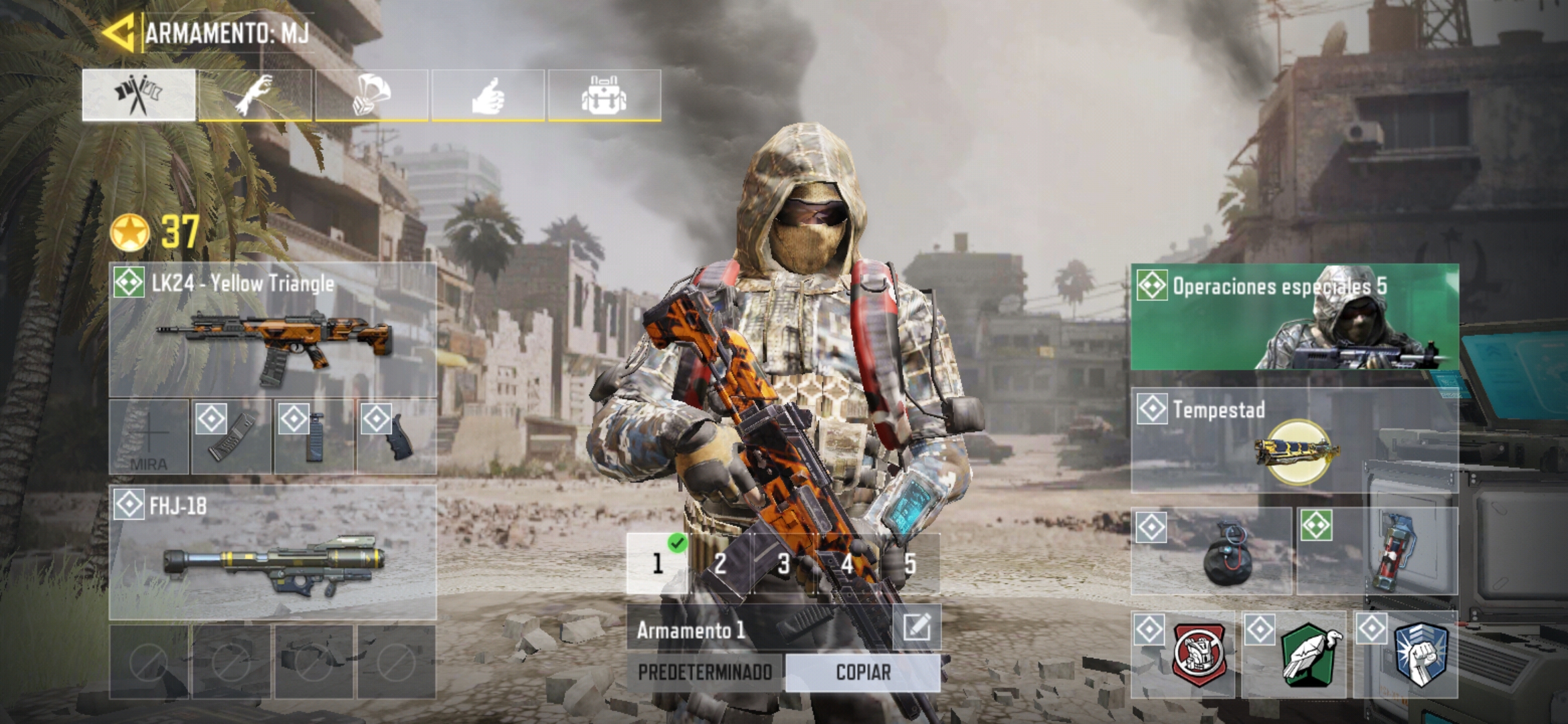
Task: Copy the loadout with COPIAR
Action: pos(863,672)
